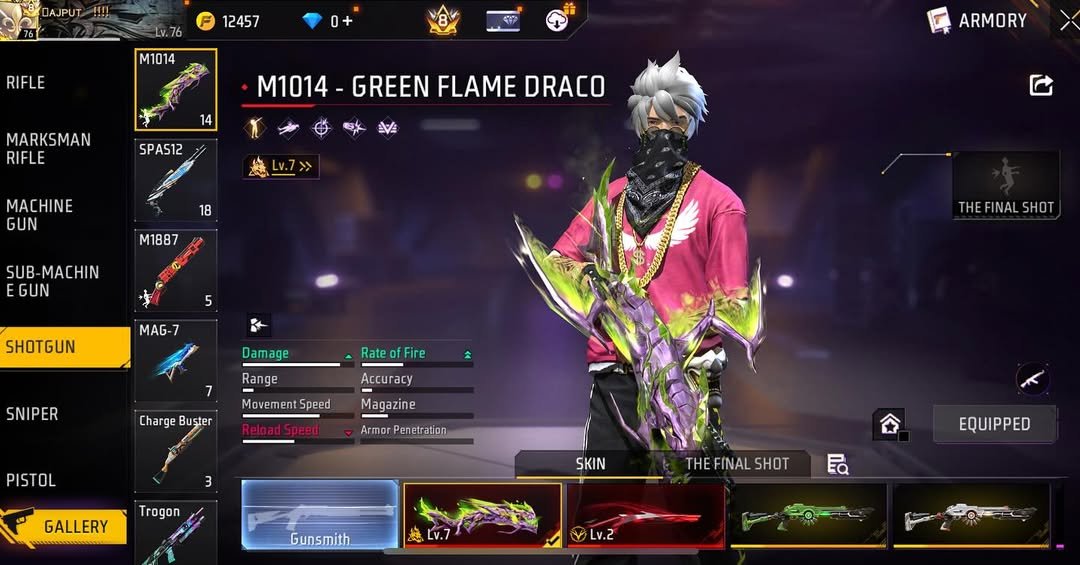
Task: Switch to The Final Shot tab
Action: (x=737, y=464)
